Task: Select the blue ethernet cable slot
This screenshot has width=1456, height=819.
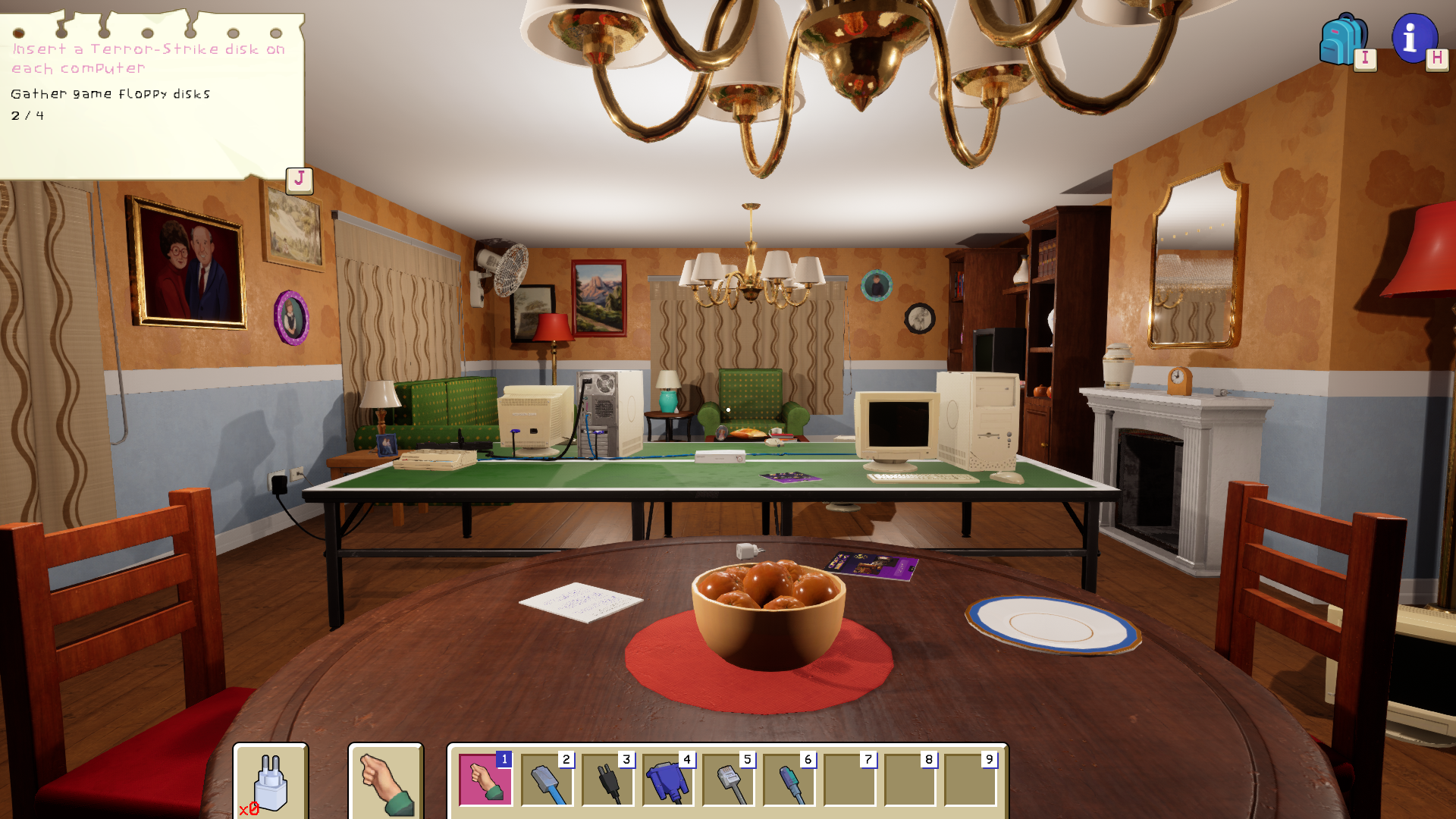Action: (546, 780)
